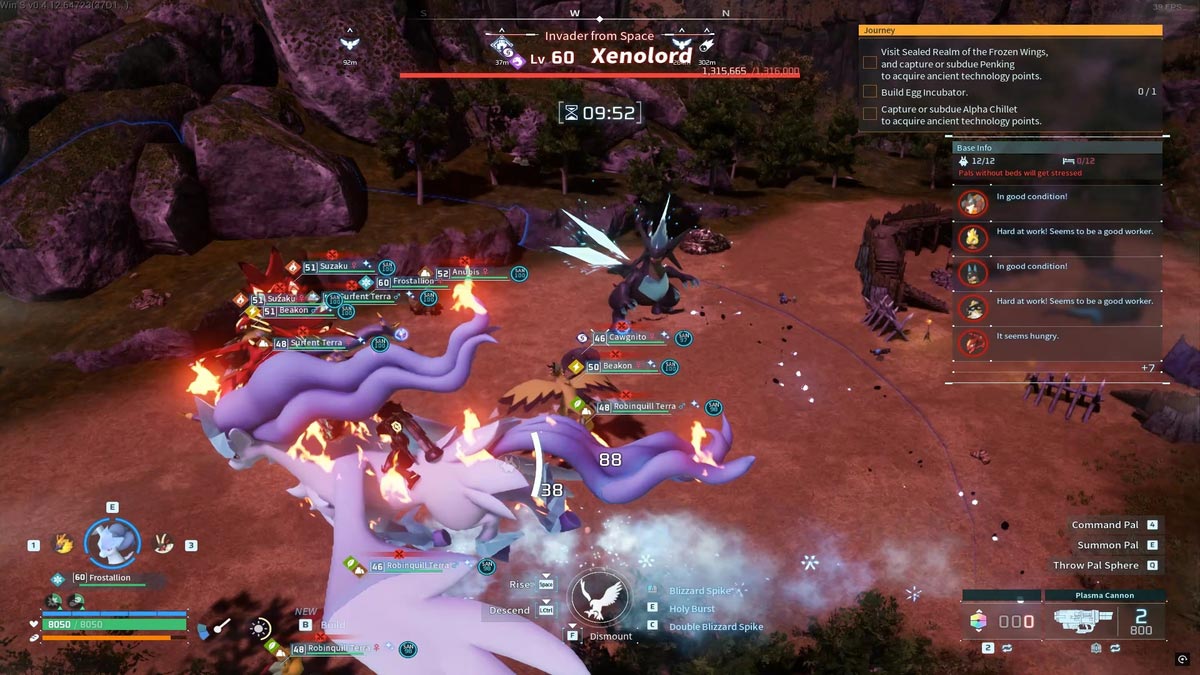Open the Journey quest tracker header
This screenshot has width=1200, height=675.
(x=1010, y=31)
